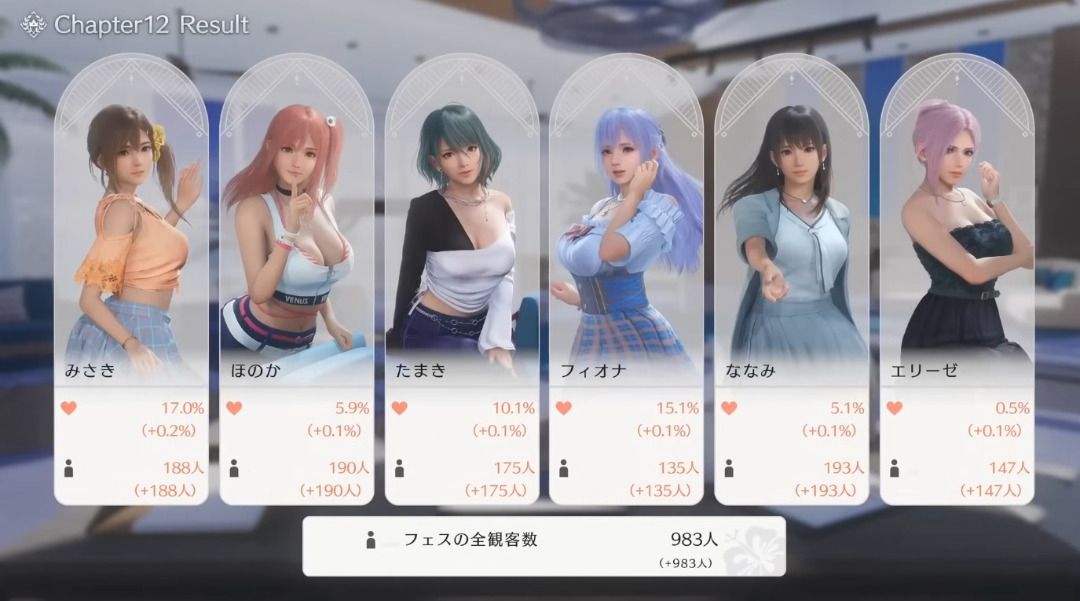The image size is (1080, 601).
Task: Choose the ほのか result card
Action: pos(297,280)
